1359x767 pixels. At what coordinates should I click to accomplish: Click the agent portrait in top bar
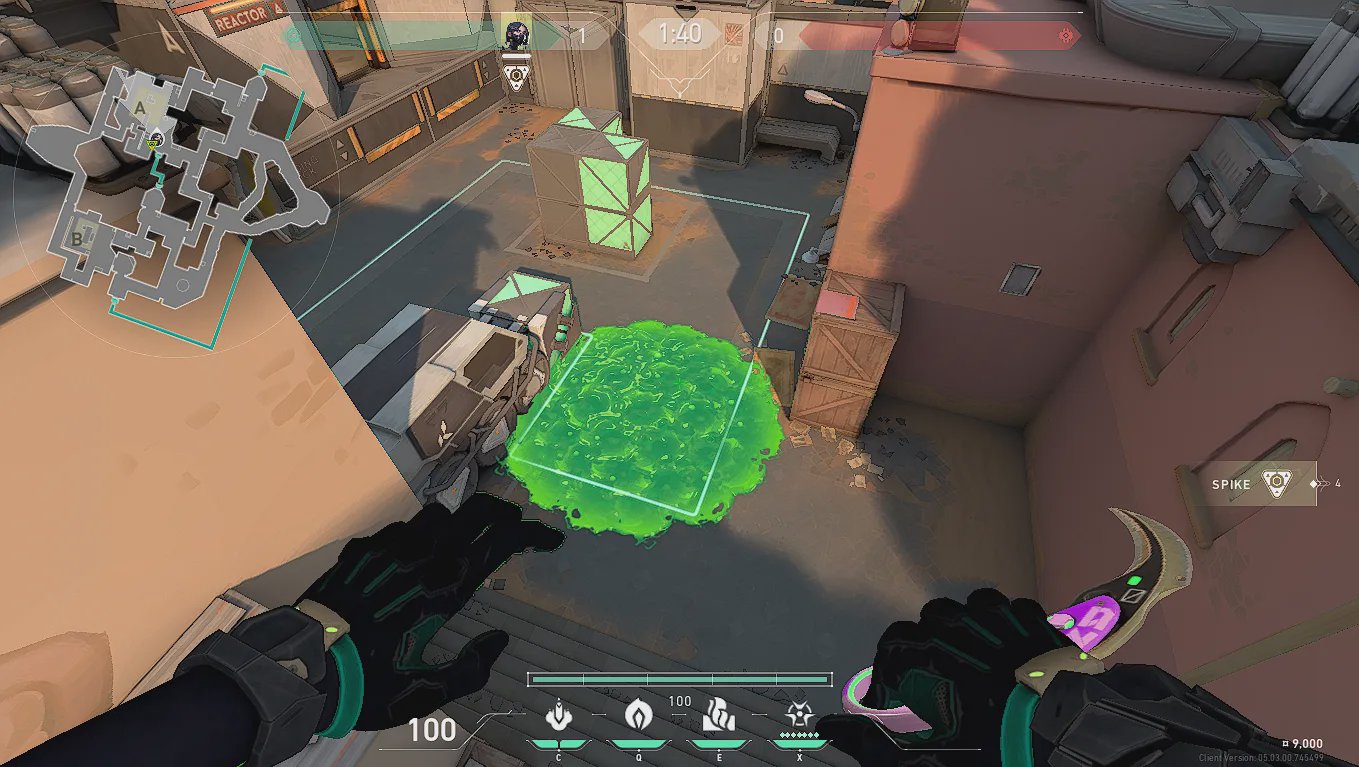(517, 35)
